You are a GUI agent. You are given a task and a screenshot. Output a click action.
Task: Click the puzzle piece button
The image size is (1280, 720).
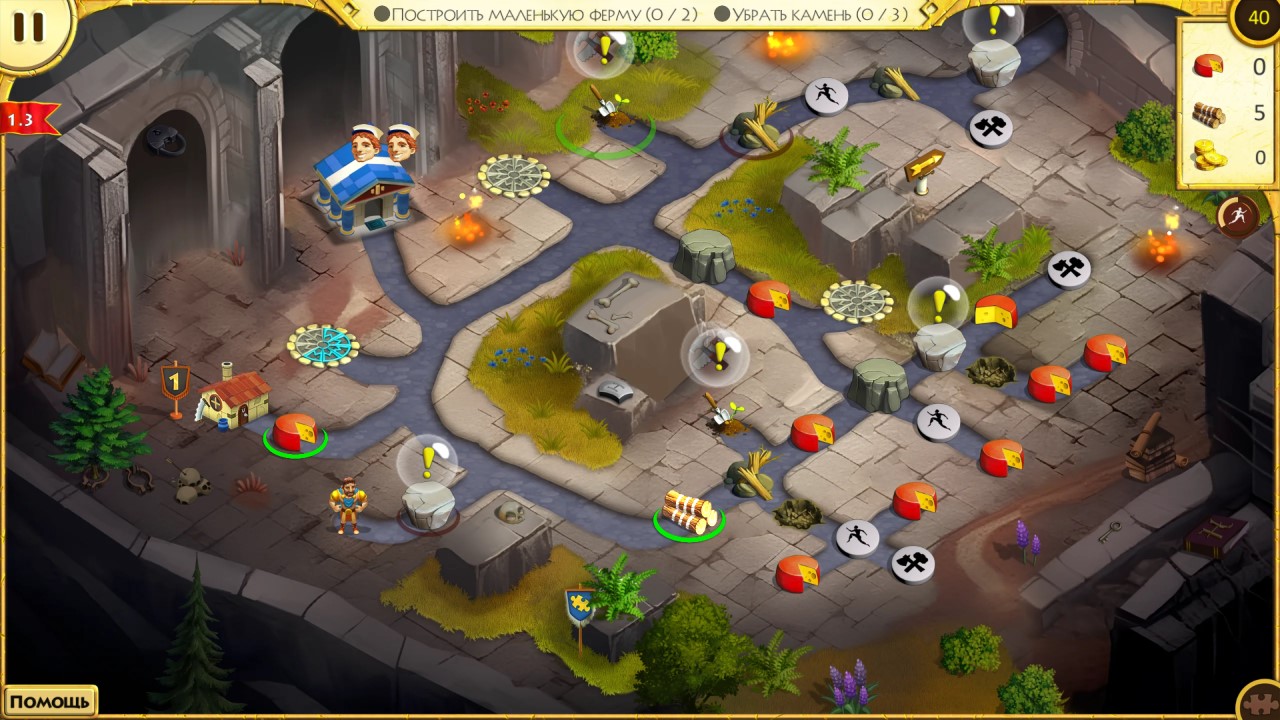click(x=1258, y=701)
